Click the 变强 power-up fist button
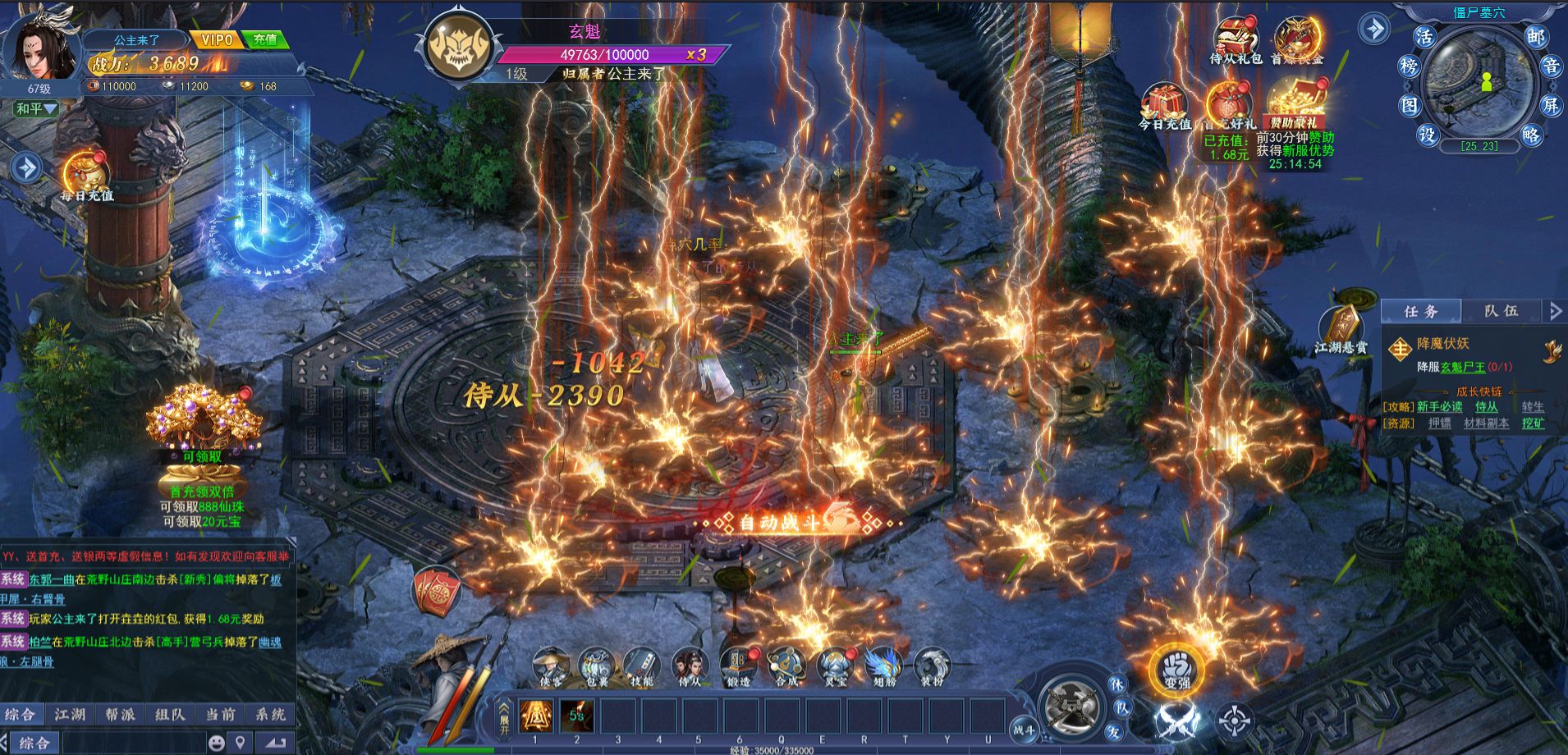This screenshot has height=755, width=1568. click(x=1176, y=668)
